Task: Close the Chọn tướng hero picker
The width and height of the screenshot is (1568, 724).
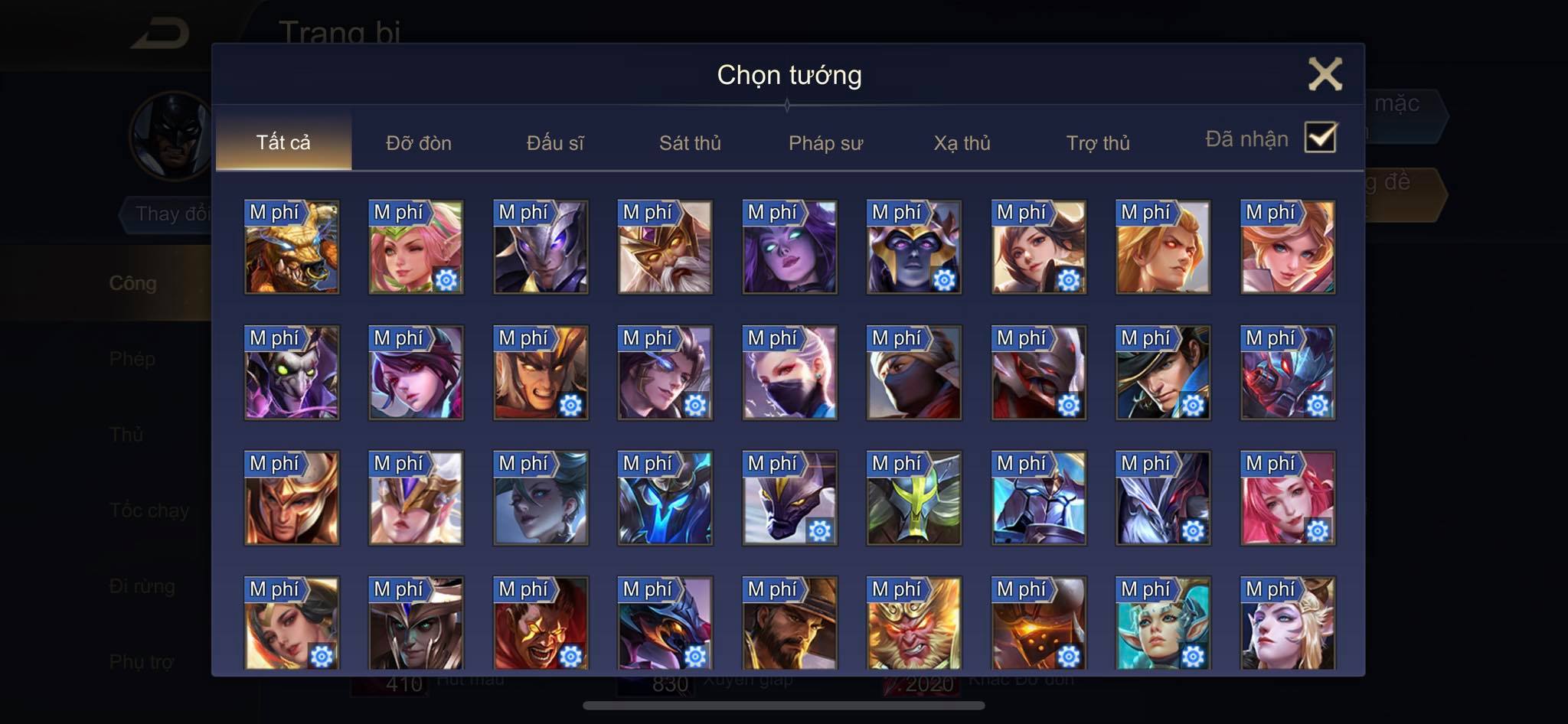Action: point(1325,74)
